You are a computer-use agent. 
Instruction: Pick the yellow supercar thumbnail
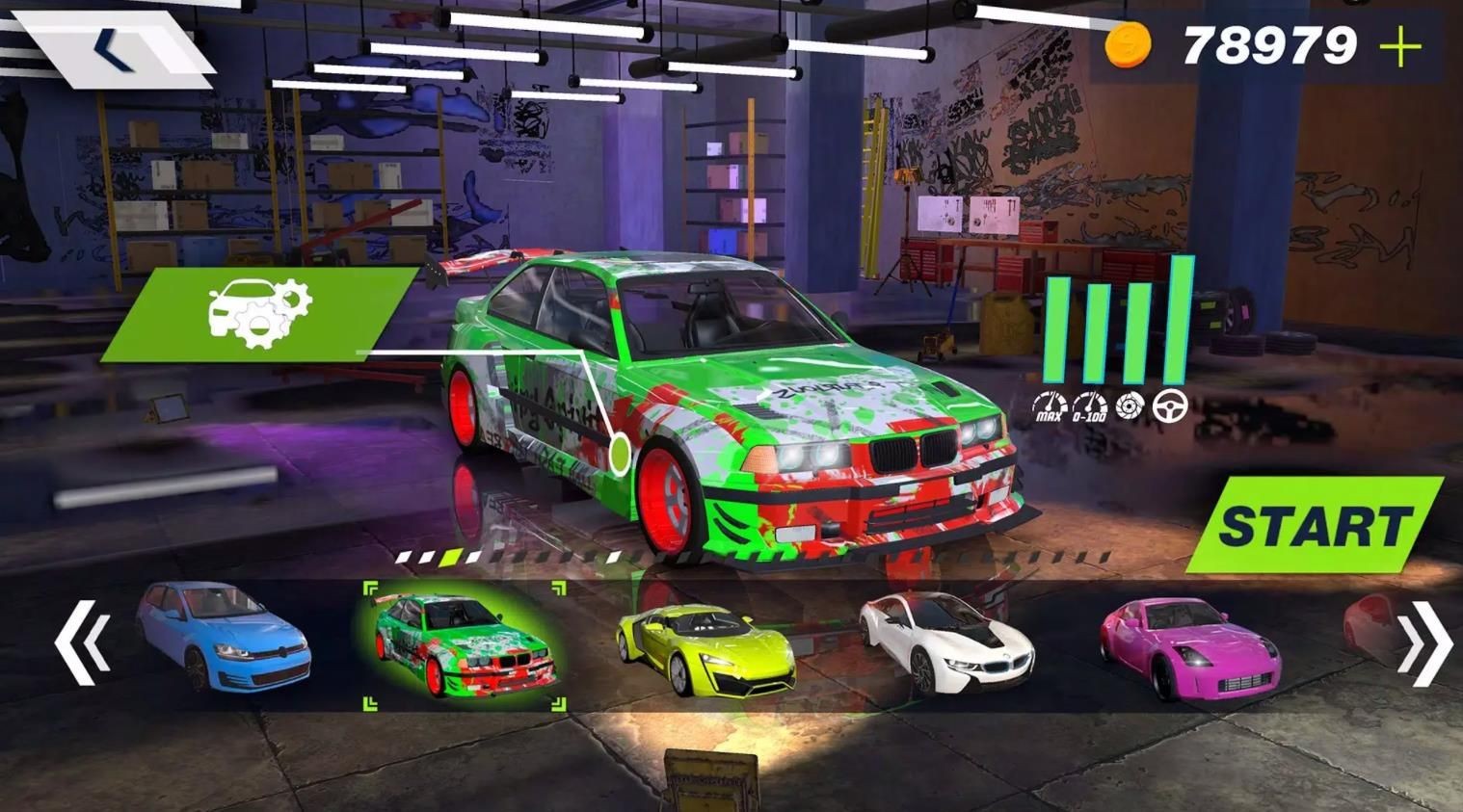tap(705, 644)
